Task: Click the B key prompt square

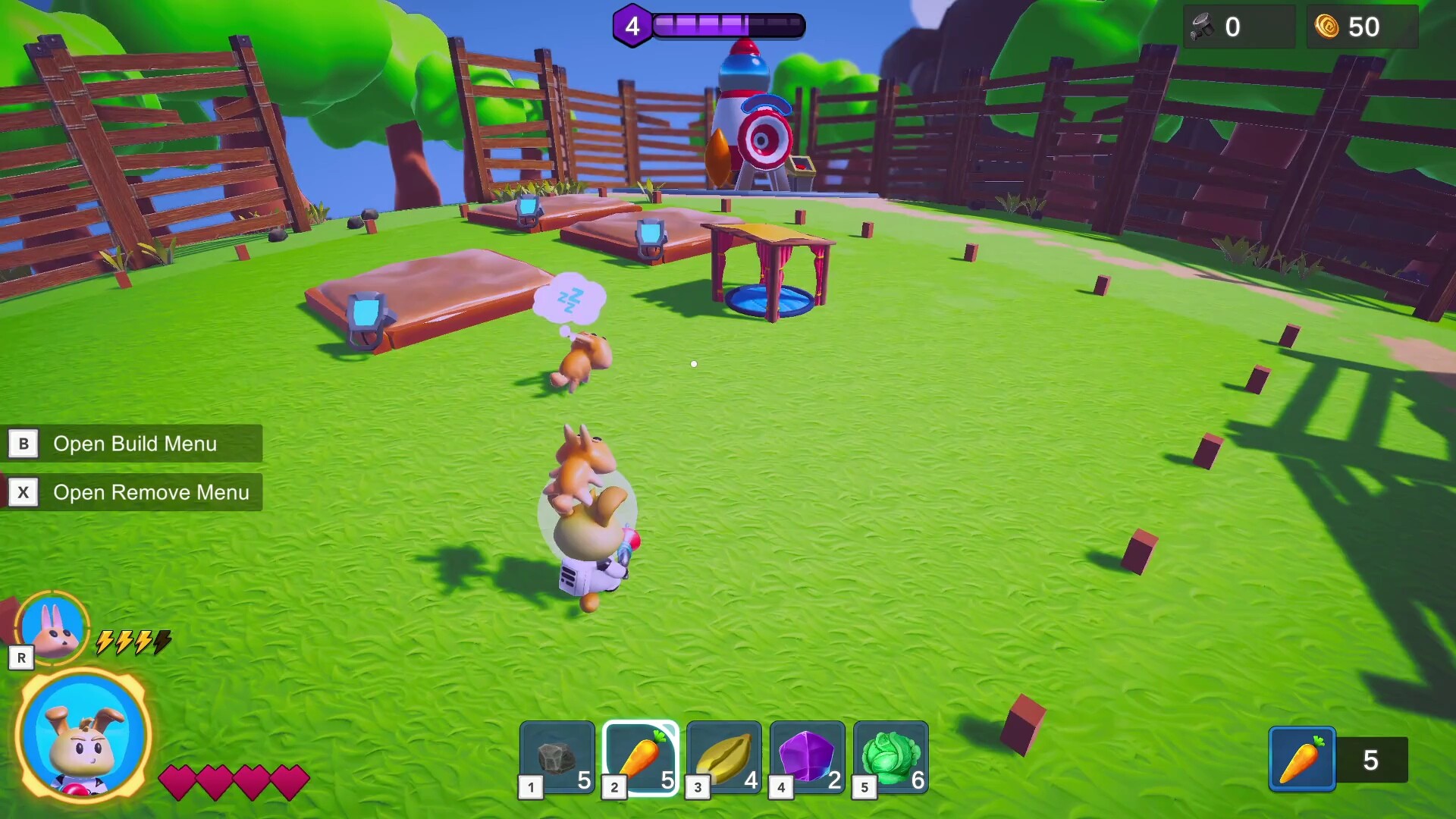Action: pyautogui.click(x=24, y=444)
